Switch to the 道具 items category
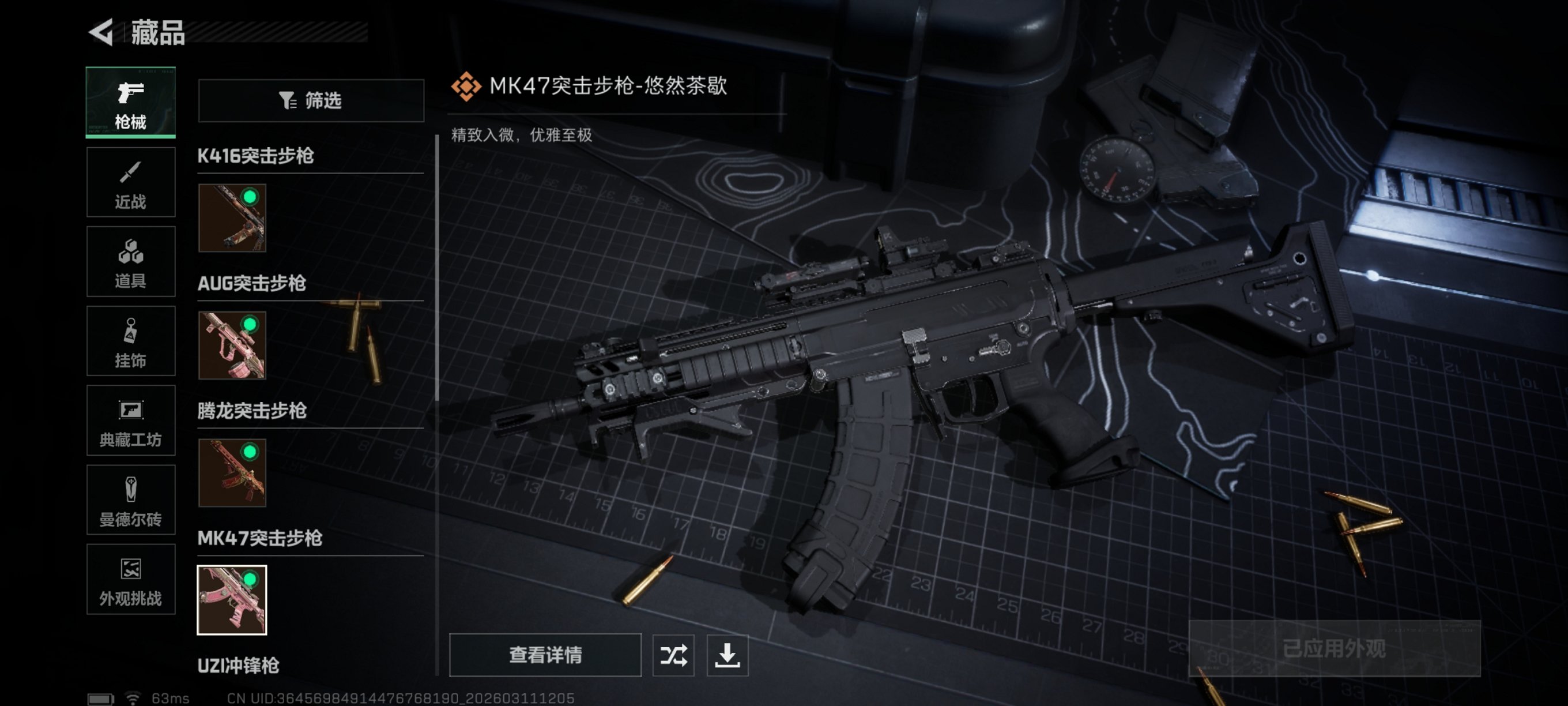The width and height of the screenshot is (1568, 706). point(130,262)
